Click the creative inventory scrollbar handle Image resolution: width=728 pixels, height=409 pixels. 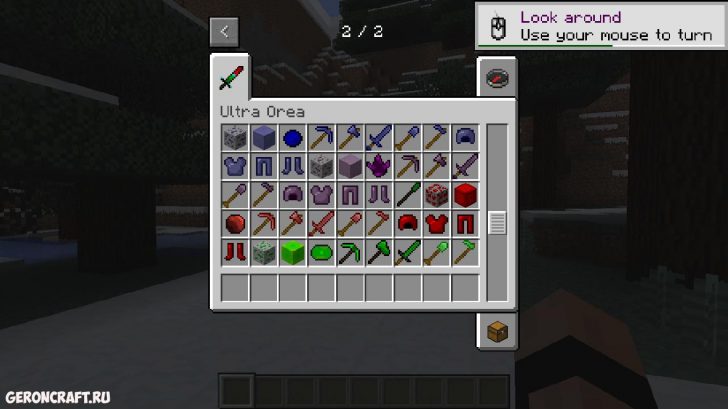pos(496,223)
